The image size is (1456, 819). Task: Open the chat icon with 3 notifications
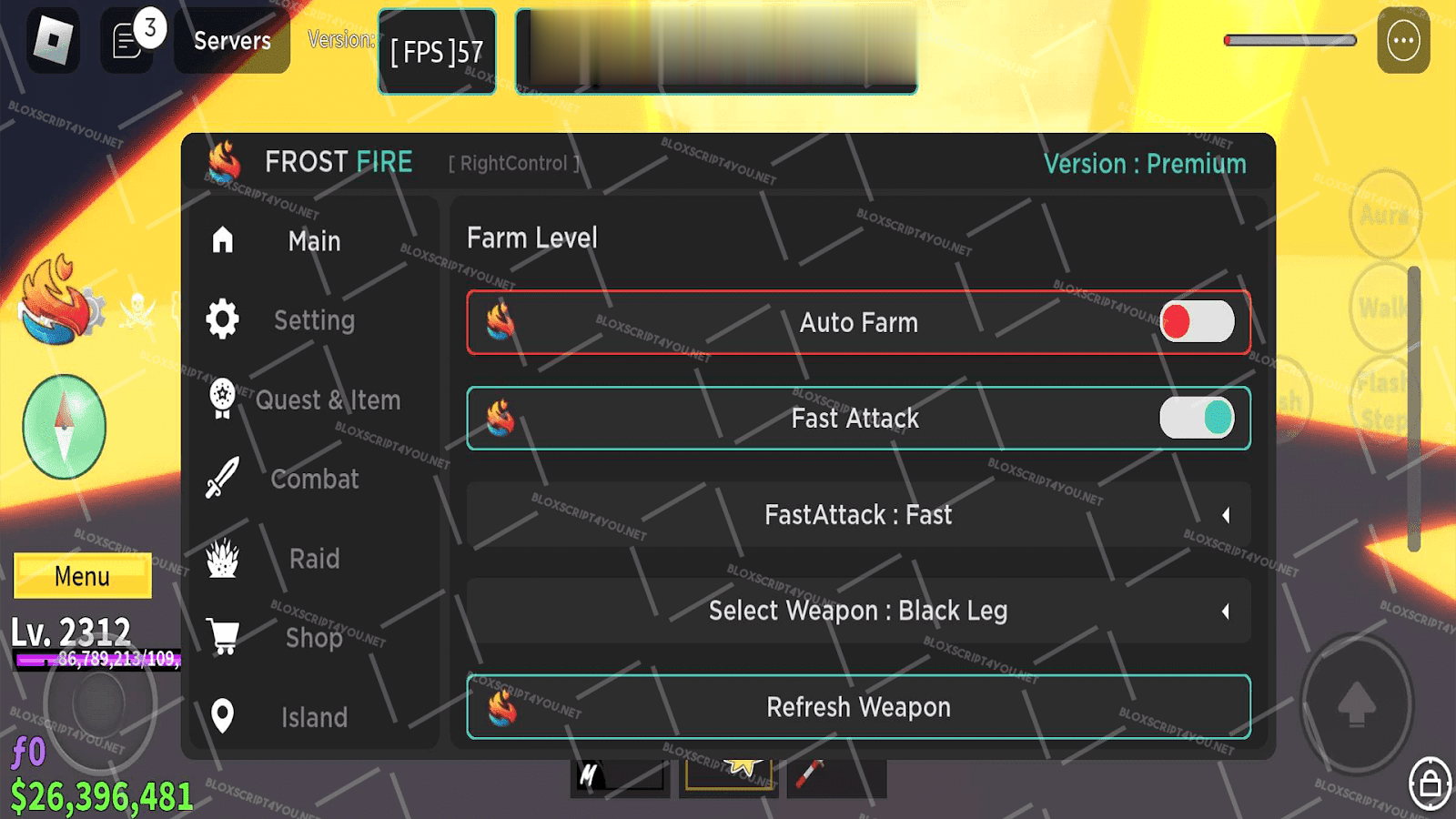(129, 40)
